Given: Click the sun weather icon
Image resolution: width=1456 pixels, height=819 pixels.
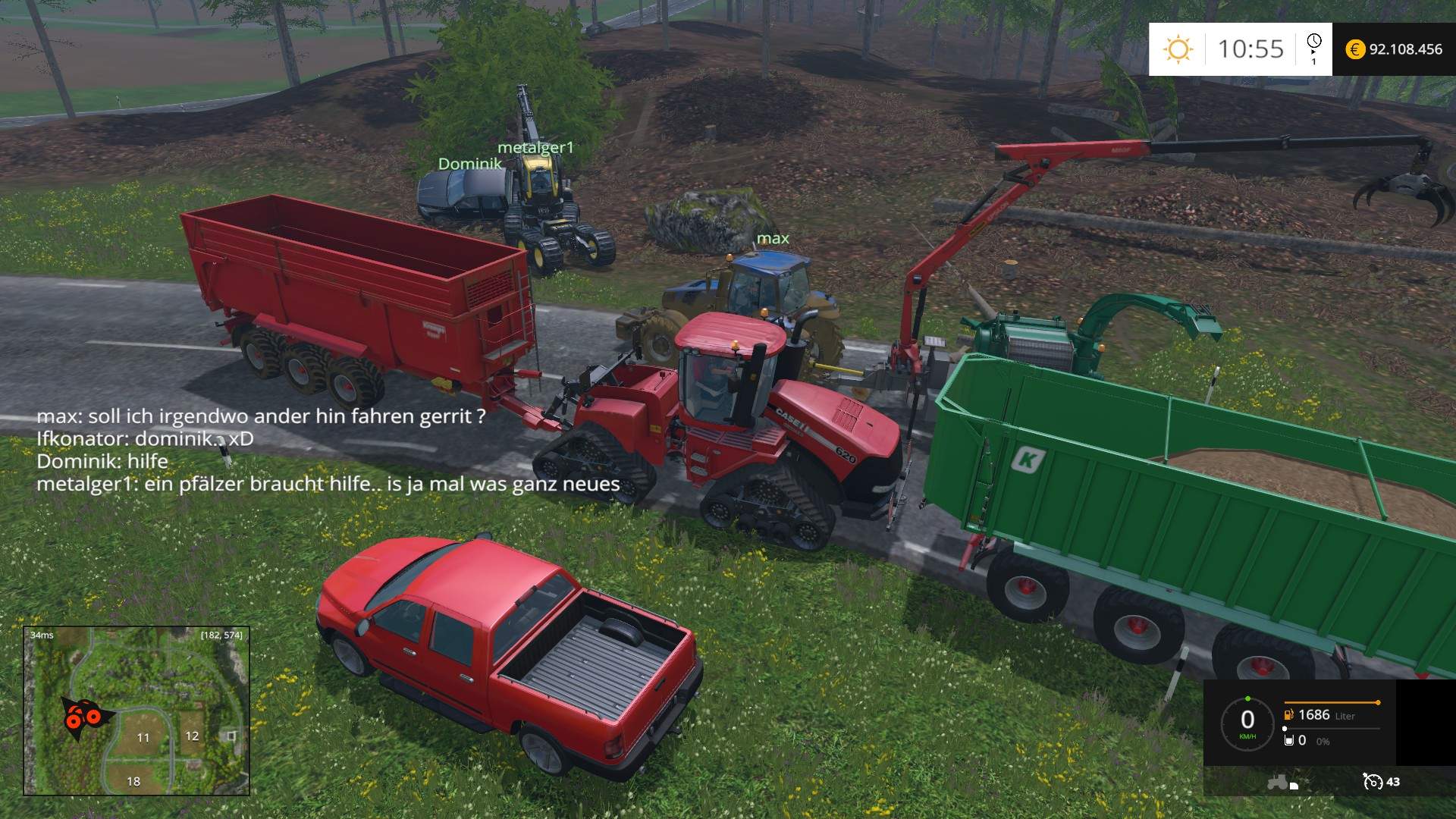Looking at the screenshot, I should click(x=1178, y=49).
